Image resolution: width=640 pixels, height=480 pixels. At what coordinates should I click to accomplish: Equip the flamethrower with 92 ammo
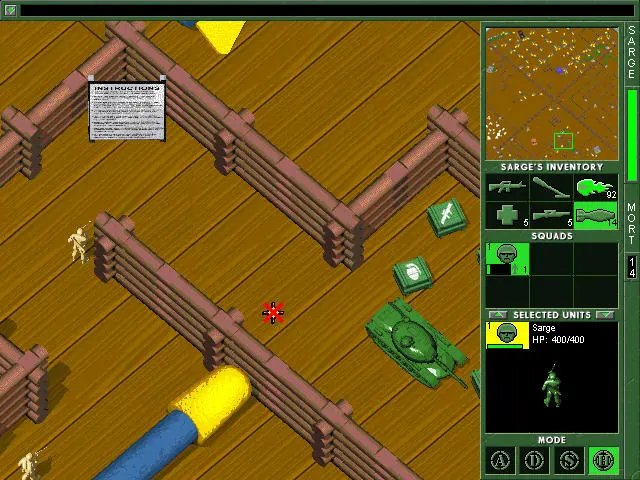tap(596, 187)
